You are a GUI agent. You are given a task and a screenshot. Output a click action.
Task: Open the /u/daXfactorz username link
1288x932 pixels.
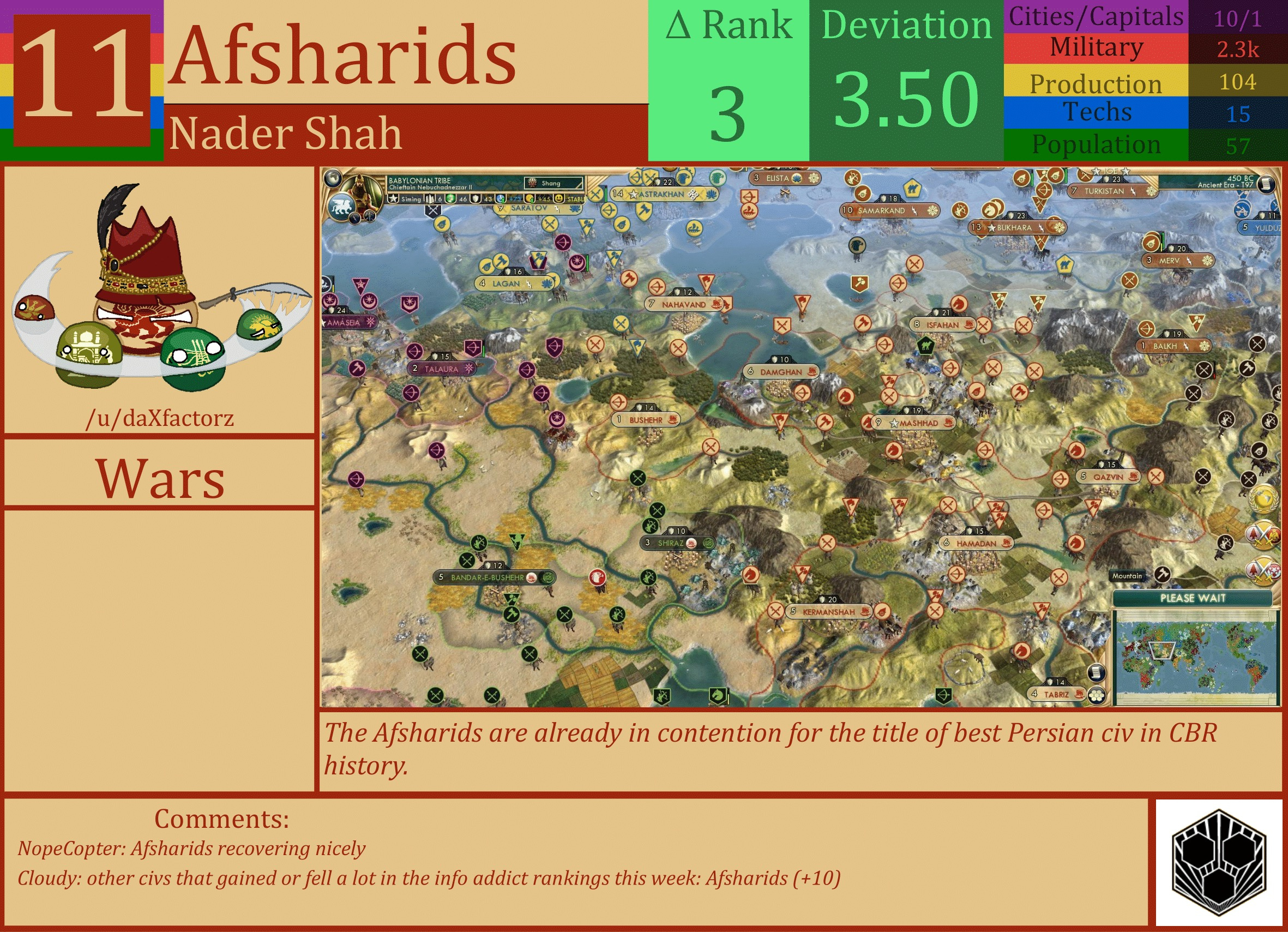tap(161, 419)
